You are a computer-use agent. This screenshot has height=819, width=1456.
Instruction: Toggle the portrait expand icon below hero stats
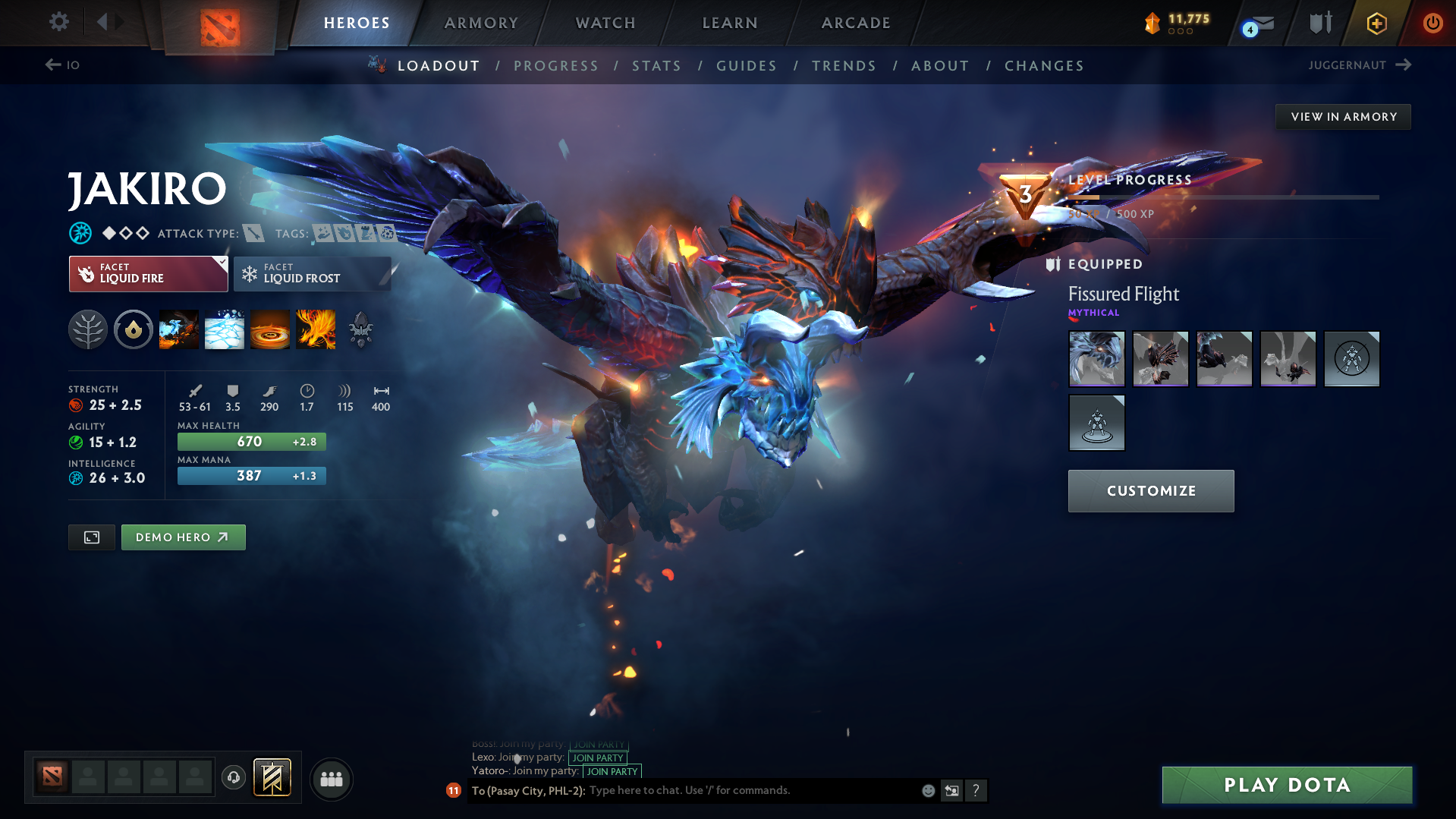click(91, 537)
